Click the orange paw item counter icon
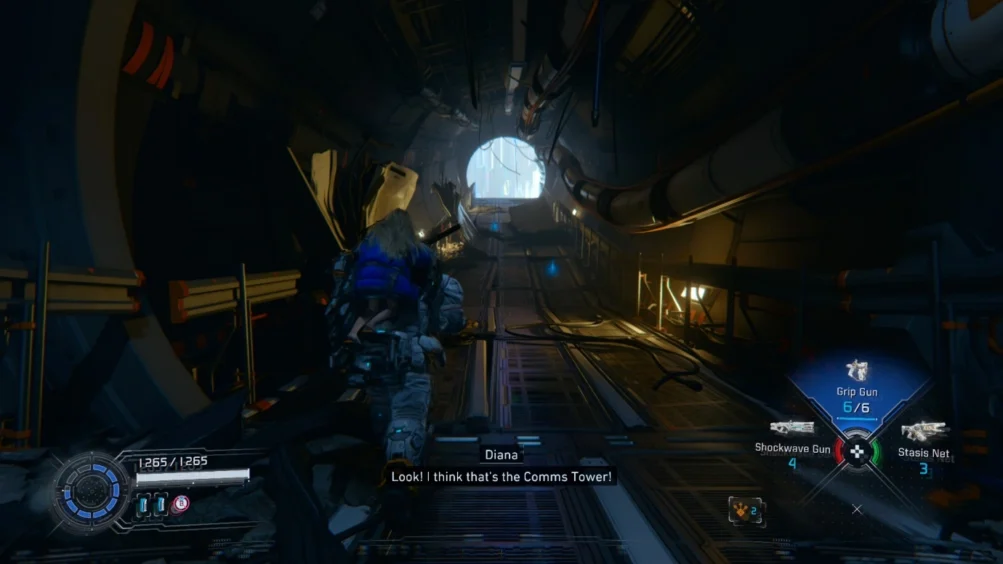The height and width of the screenshot is (564, 1003). [x=746, y=510]
